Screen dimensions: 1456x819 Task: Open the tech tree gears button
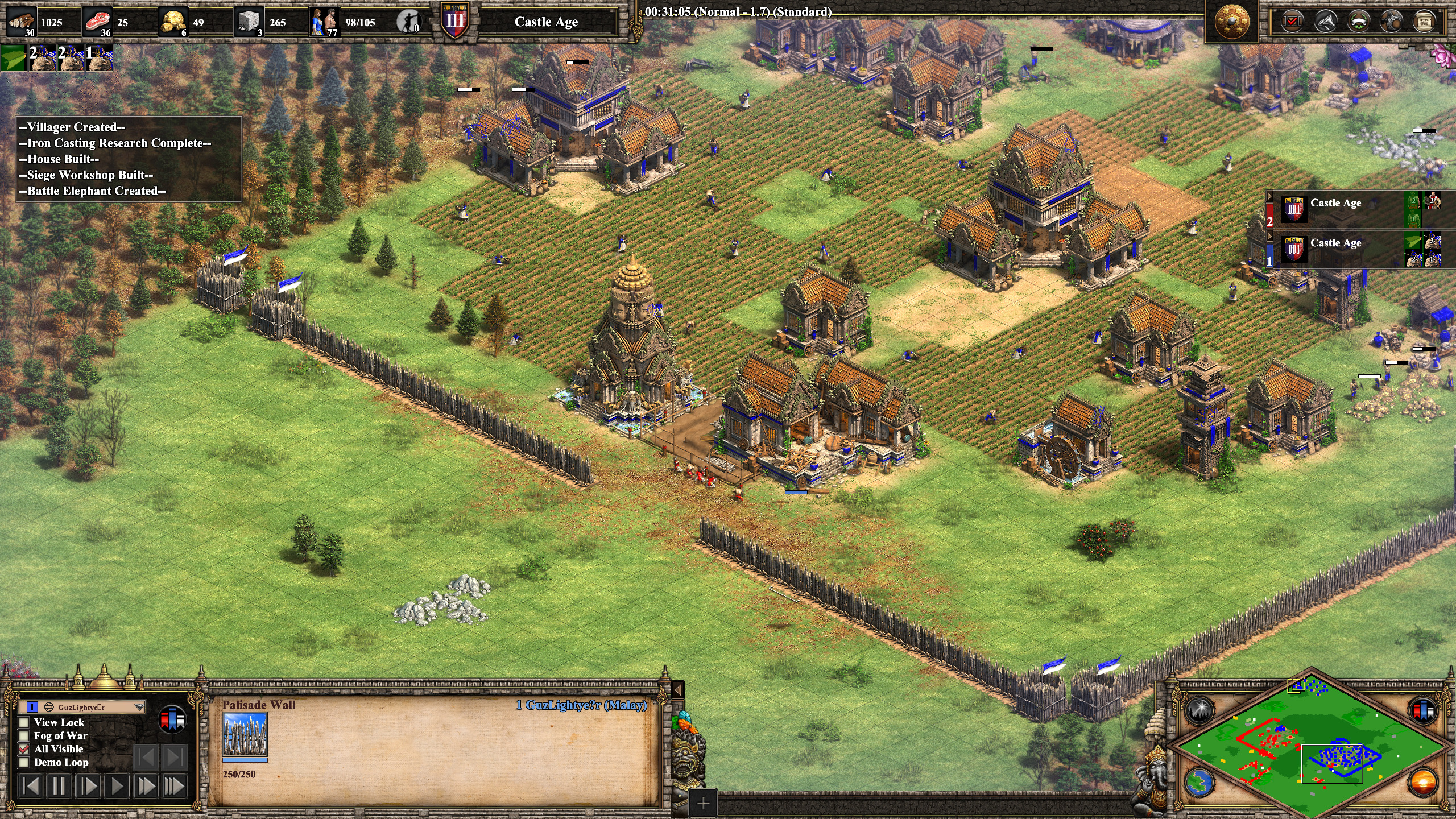click(1391, 22)
